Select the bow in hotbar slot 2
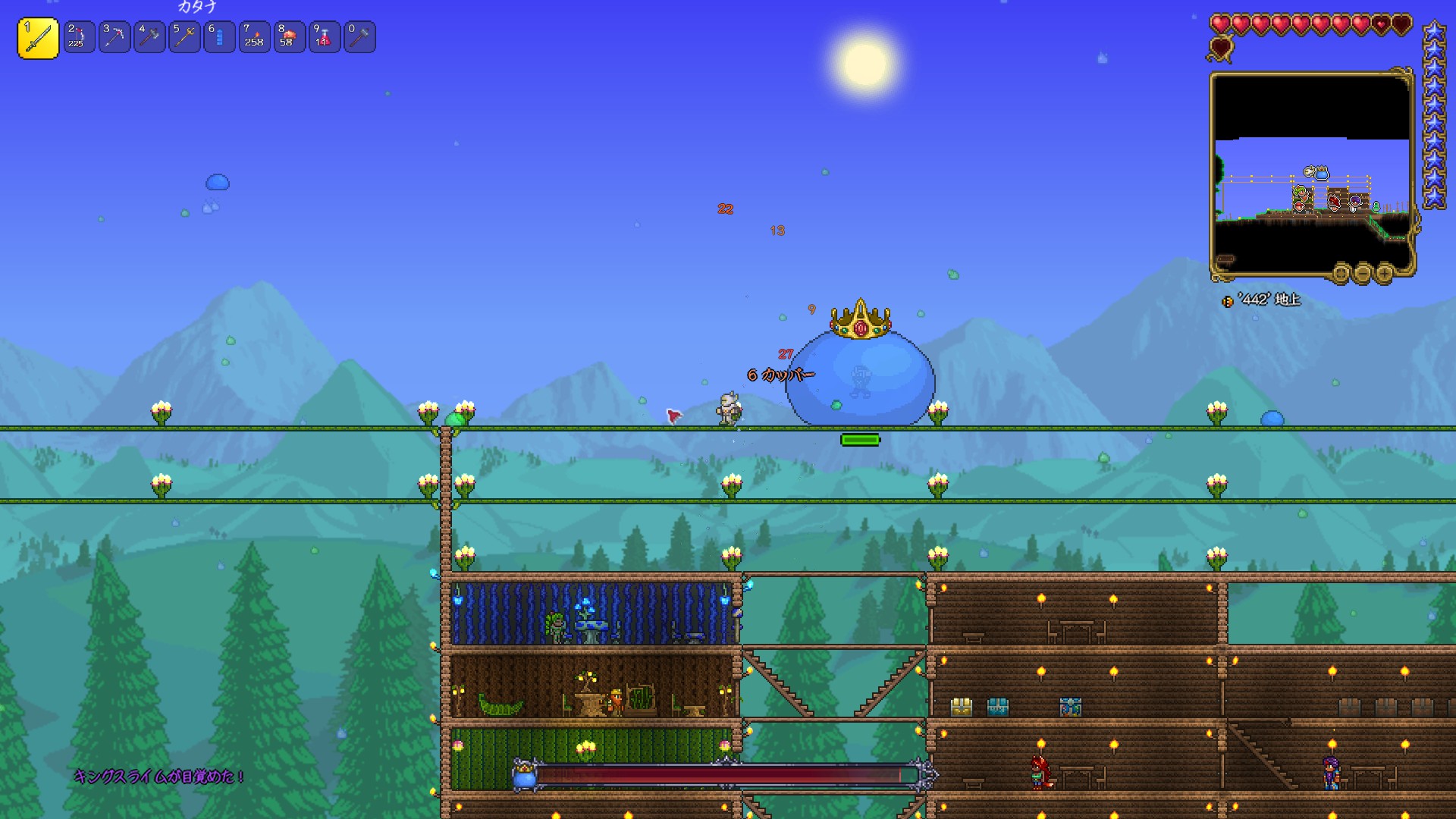This screenshot has height=819, width=1456. tap(79, 37)
